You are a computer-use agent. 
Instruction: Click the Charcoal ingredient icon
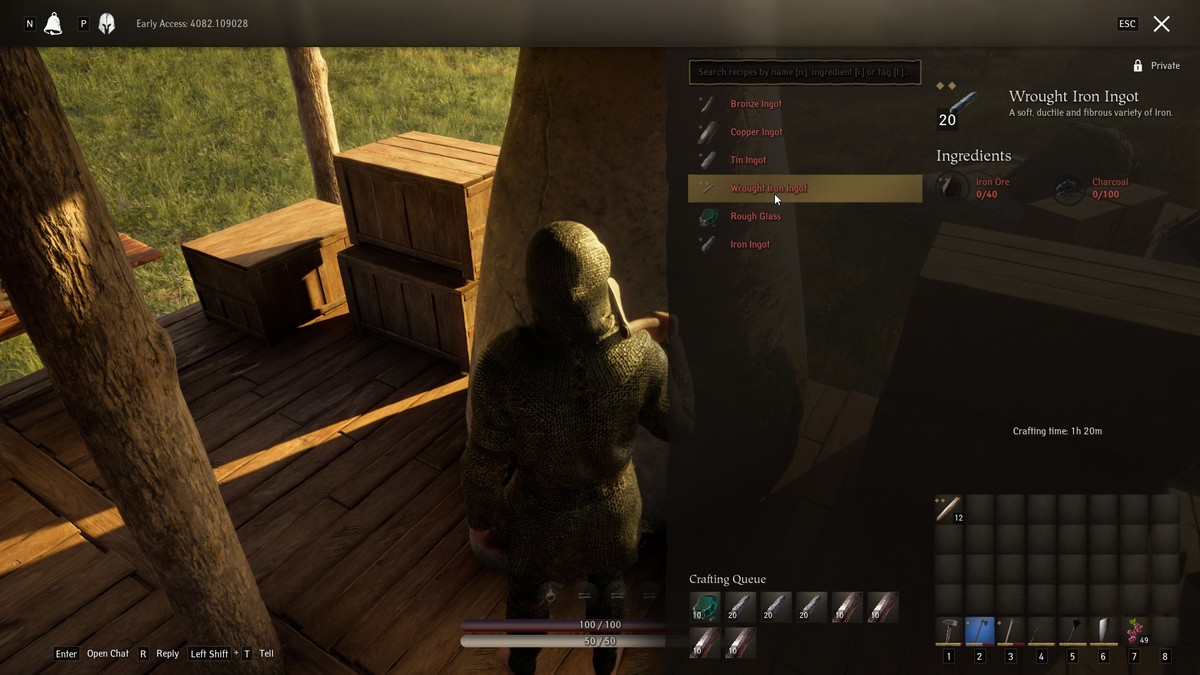point(1069,188)
